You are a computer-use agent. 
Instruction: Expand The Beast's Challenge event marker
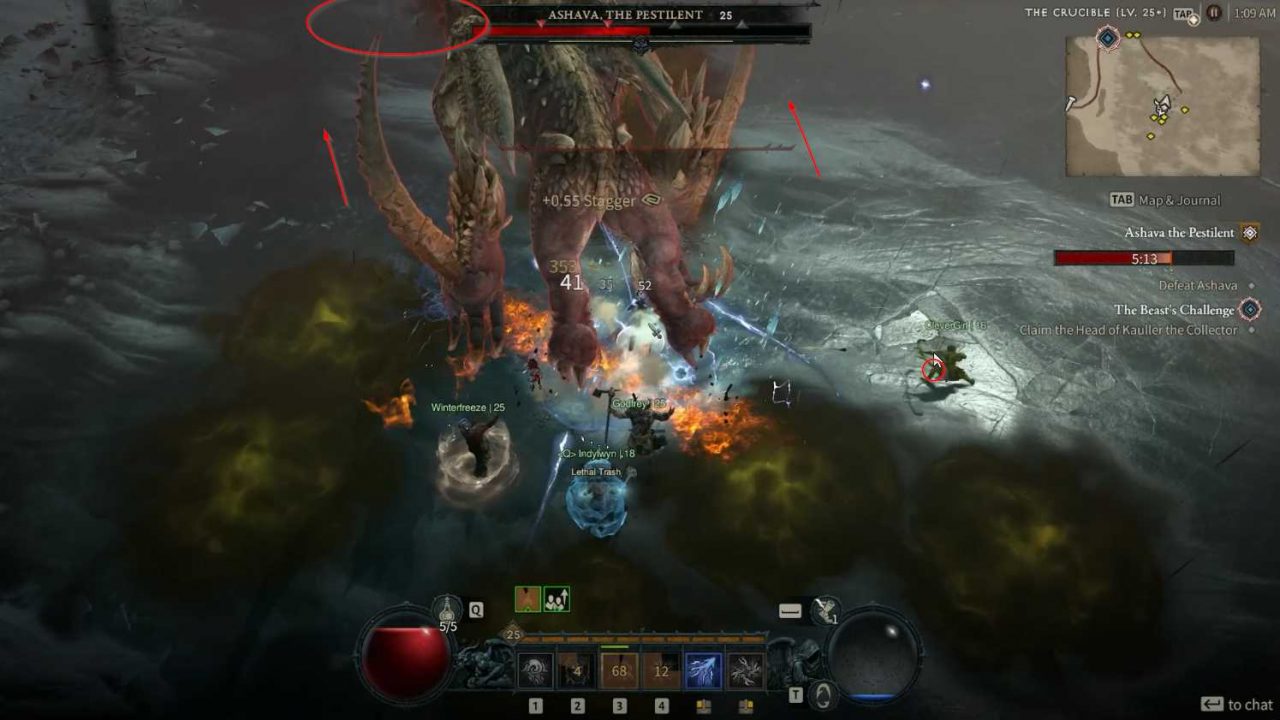click(1248, 309)
